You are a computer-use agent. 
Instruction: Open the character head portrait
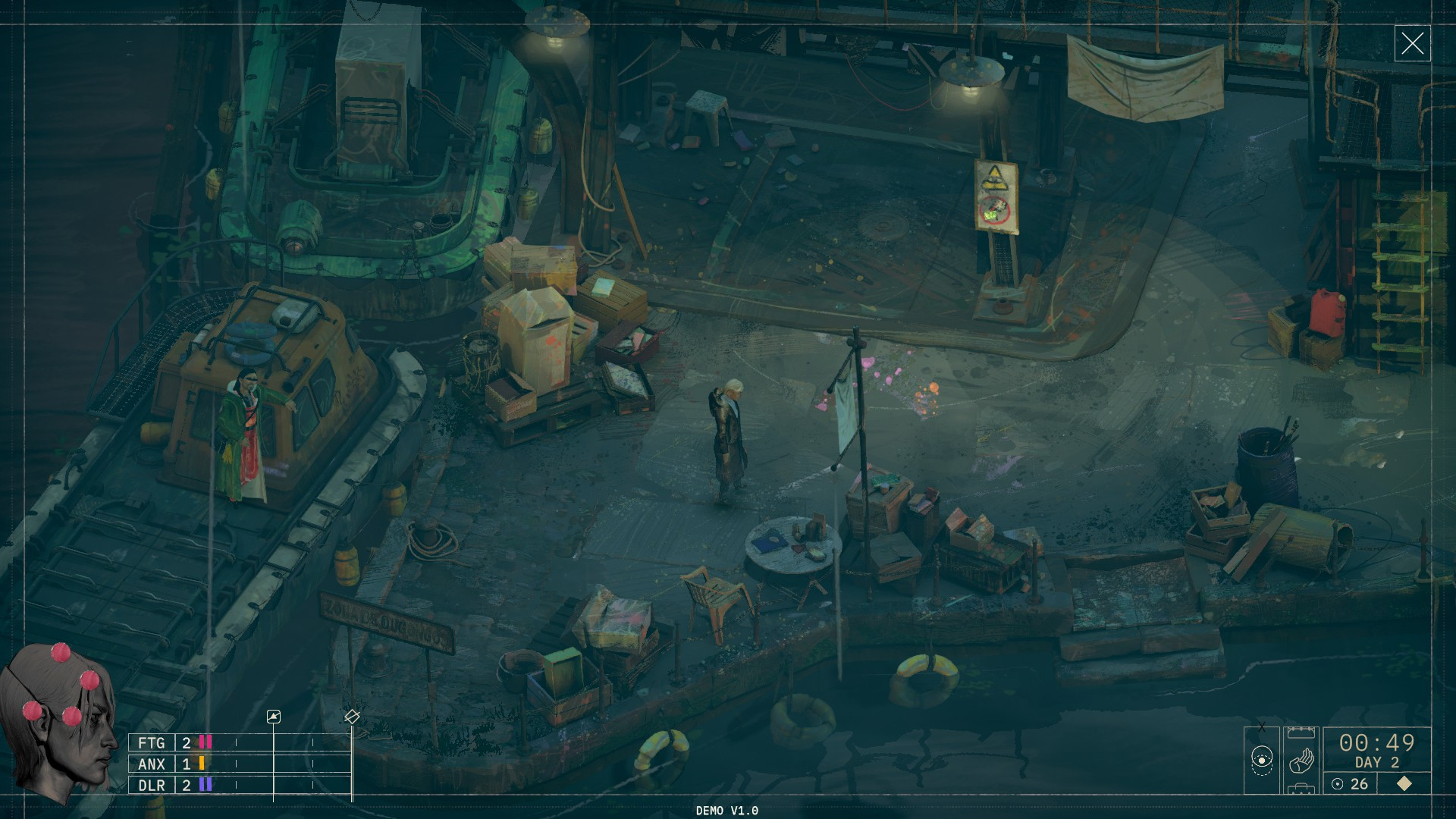(x=58, y=723)
